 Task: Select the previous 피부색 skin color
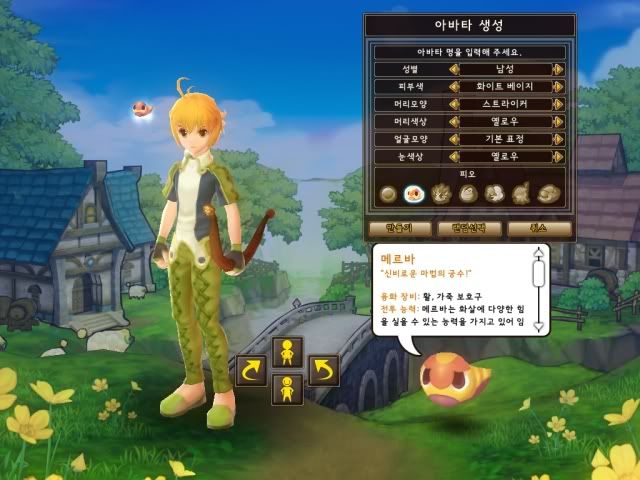click(454, 87)
